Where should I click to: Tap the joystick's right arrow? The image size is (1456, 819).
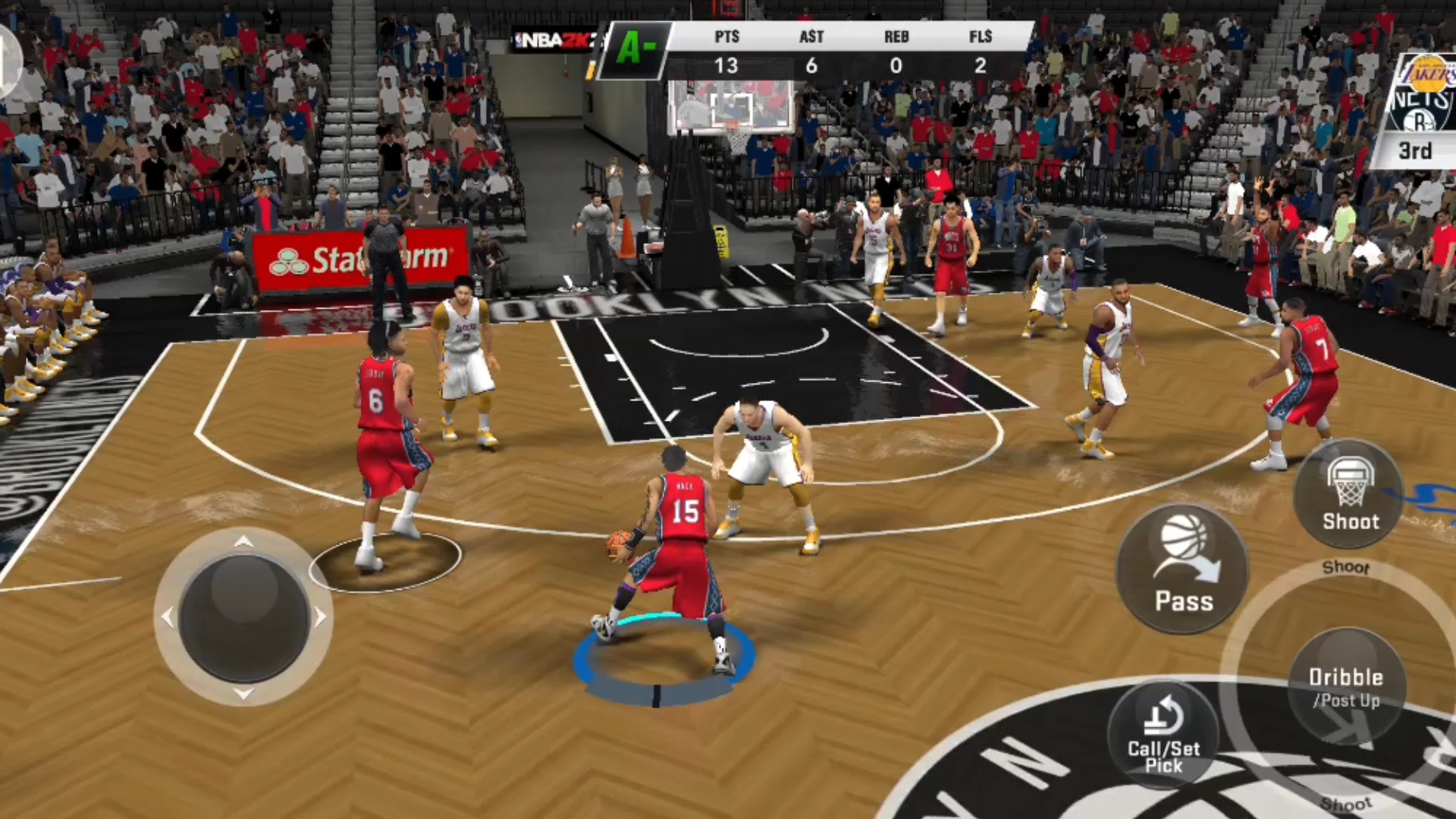[x=320, y=617]
